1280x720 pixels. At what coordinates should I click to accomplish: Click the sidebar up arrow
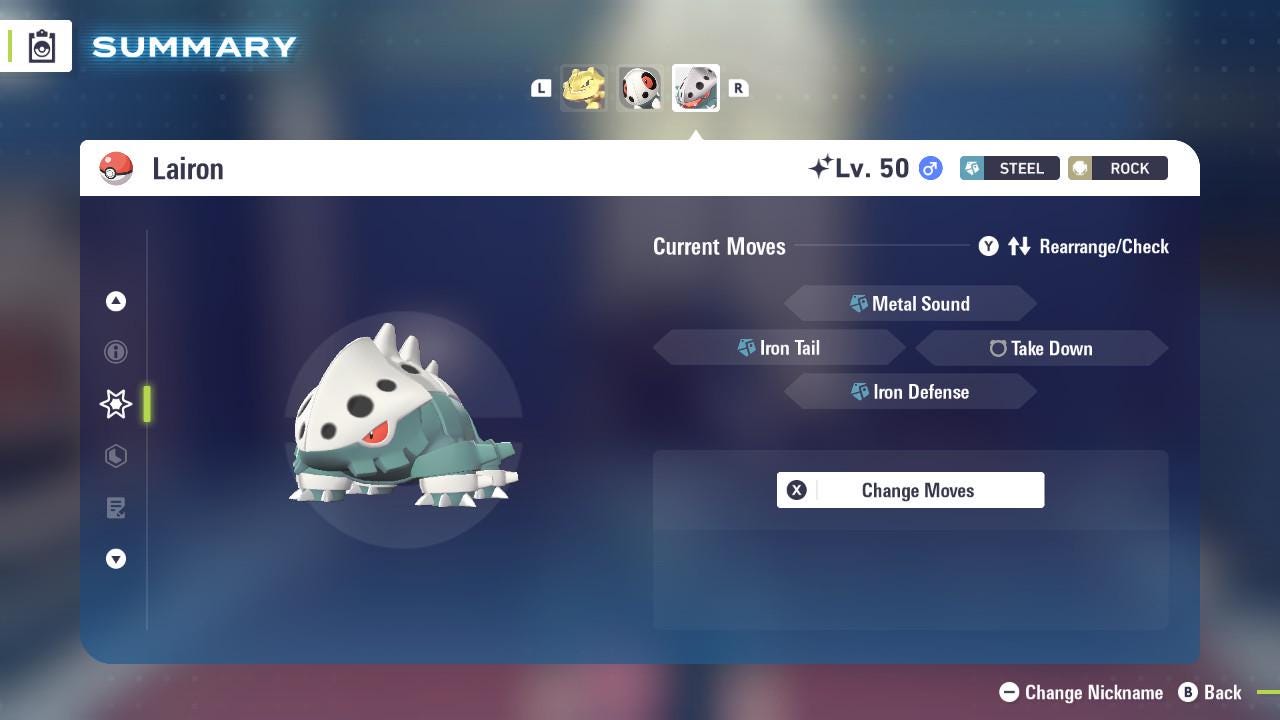tap(116, 301)
